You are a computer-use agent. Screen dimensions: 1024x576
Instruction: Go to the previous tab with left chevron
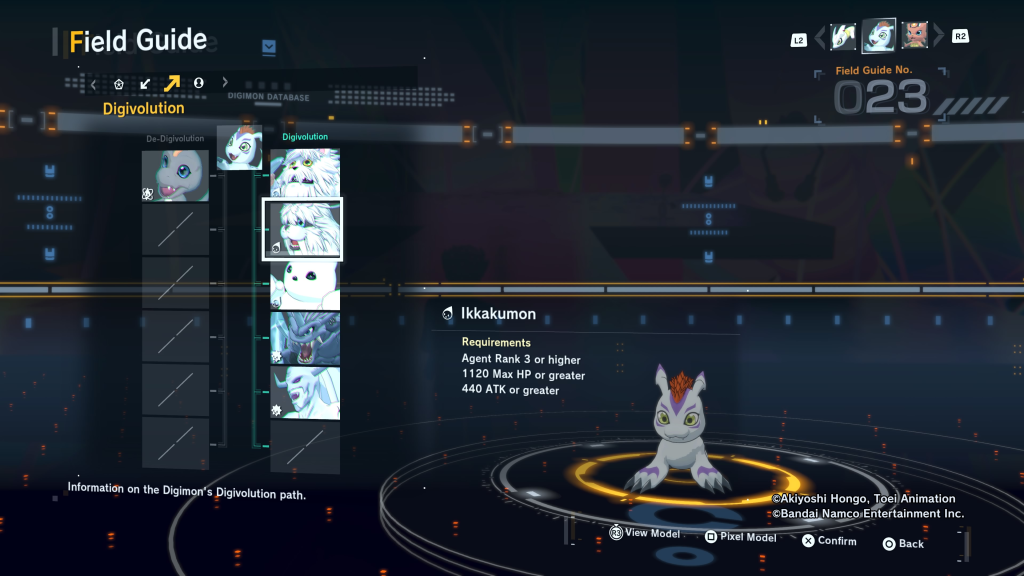(94, 83)
